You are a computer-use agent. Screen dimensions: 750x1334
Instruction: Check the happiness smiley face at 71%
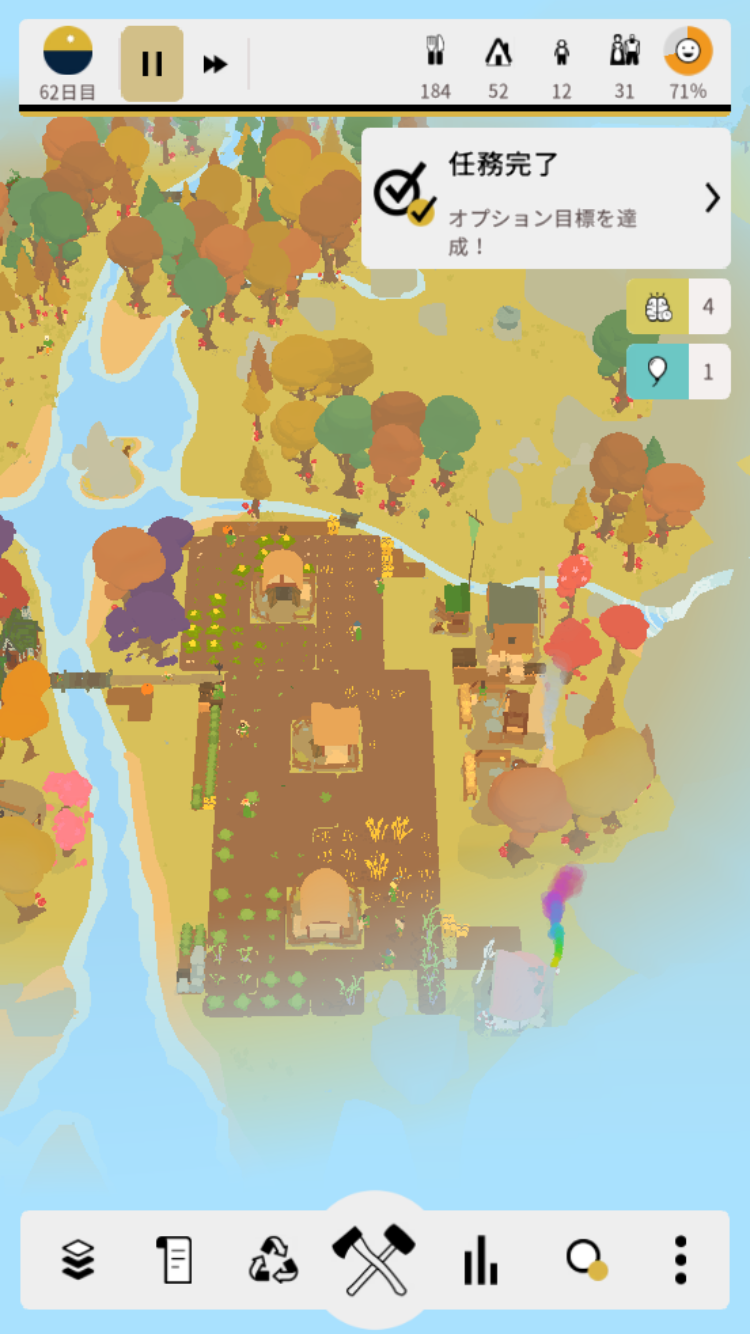pyautogui.click(x=688, y=52)
